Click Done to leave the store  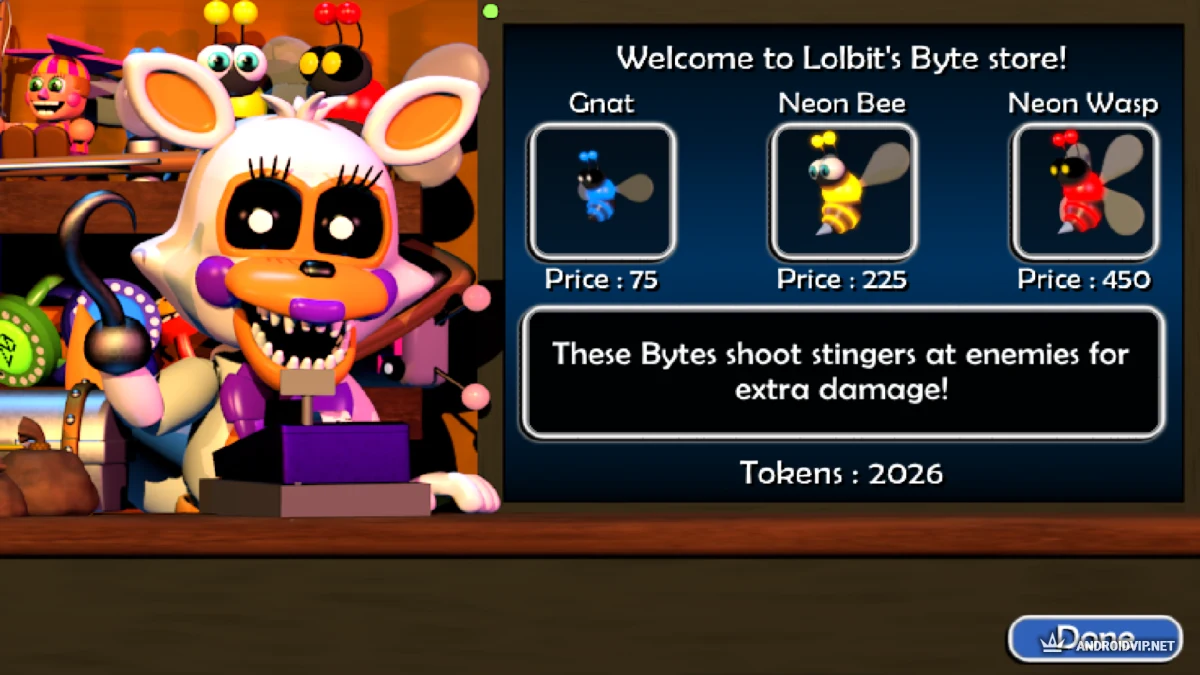coord(1094,638)
